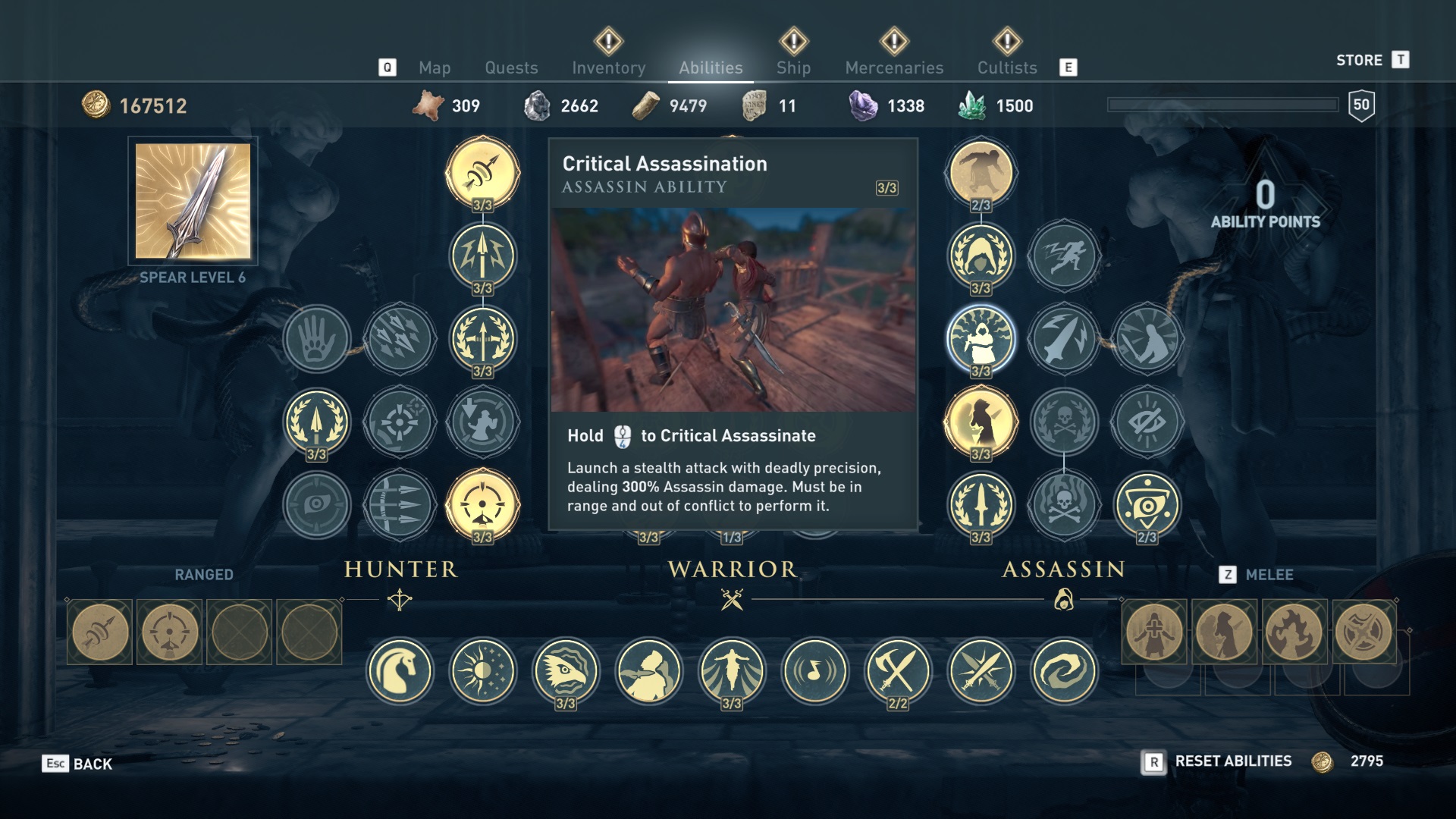The image size is (1456, 819).
Task: Click Reset Abilities button
Action: click(1232, 761)
